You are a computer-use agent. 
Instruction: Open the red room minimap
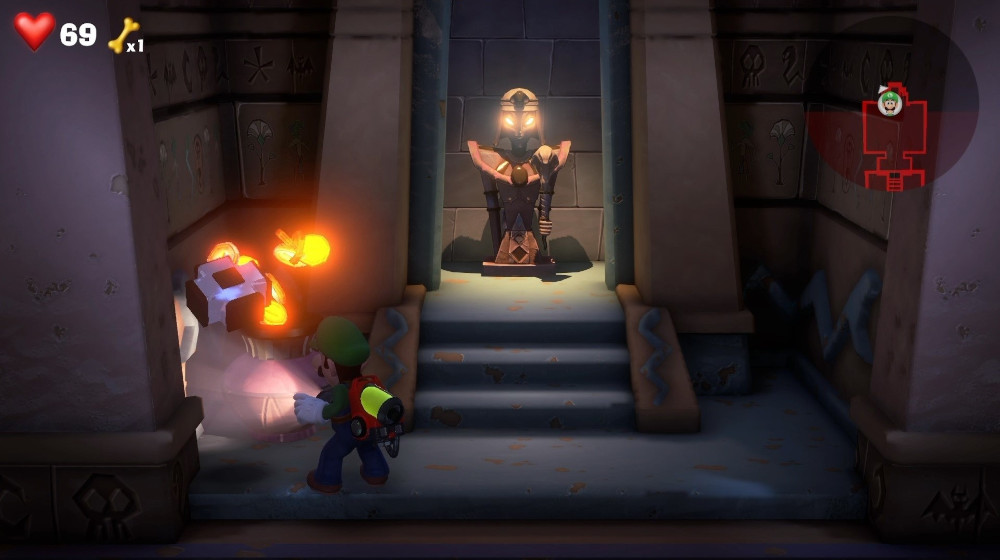(894, 145)
